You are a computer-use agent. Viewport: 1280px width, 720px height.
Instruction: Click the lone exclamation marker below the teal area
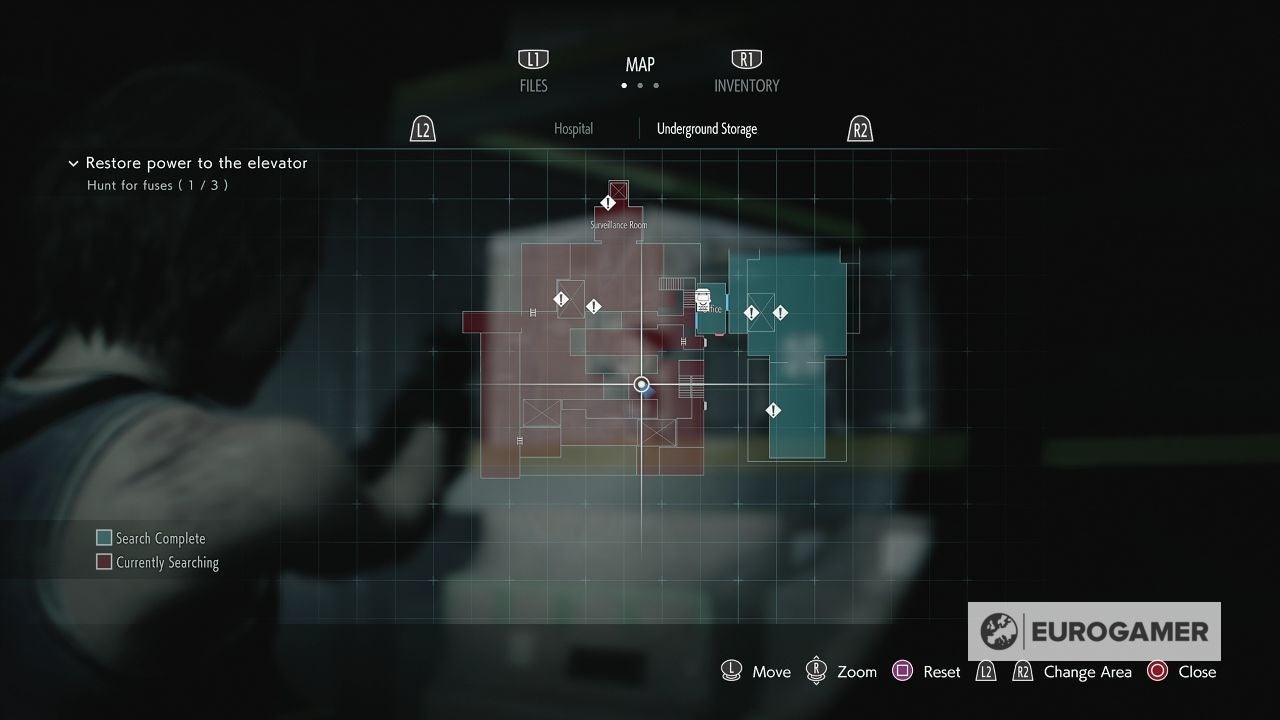772,409
